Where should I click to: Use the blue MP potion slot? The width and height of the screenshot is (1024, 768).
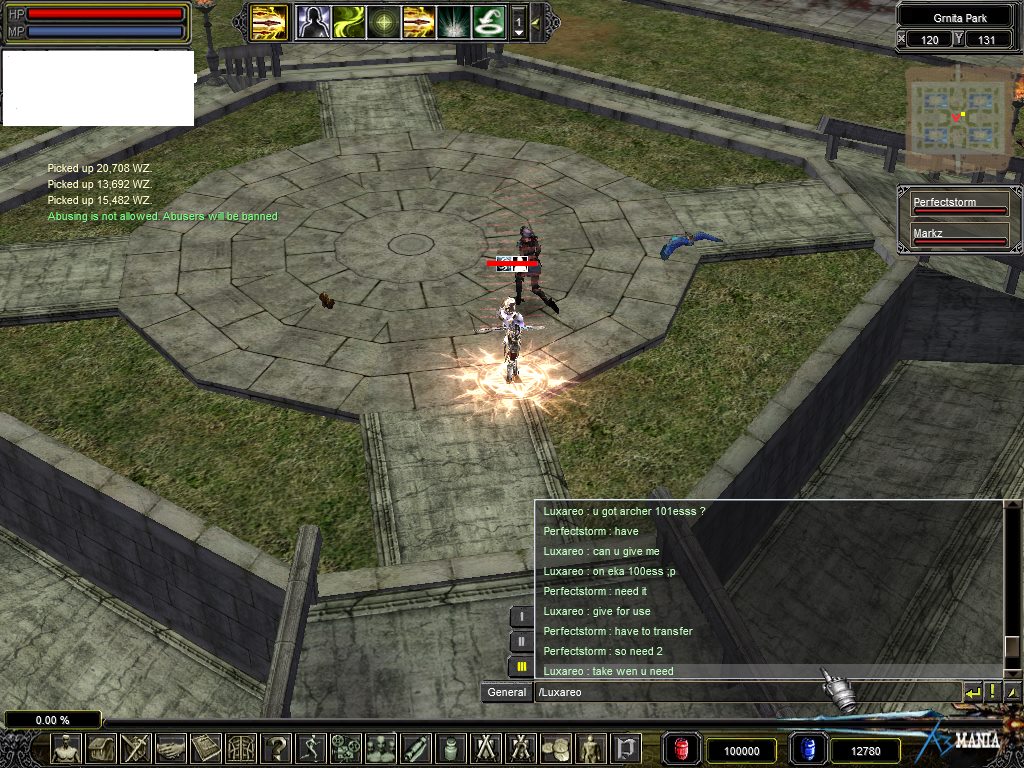click(x=807, y=749)
